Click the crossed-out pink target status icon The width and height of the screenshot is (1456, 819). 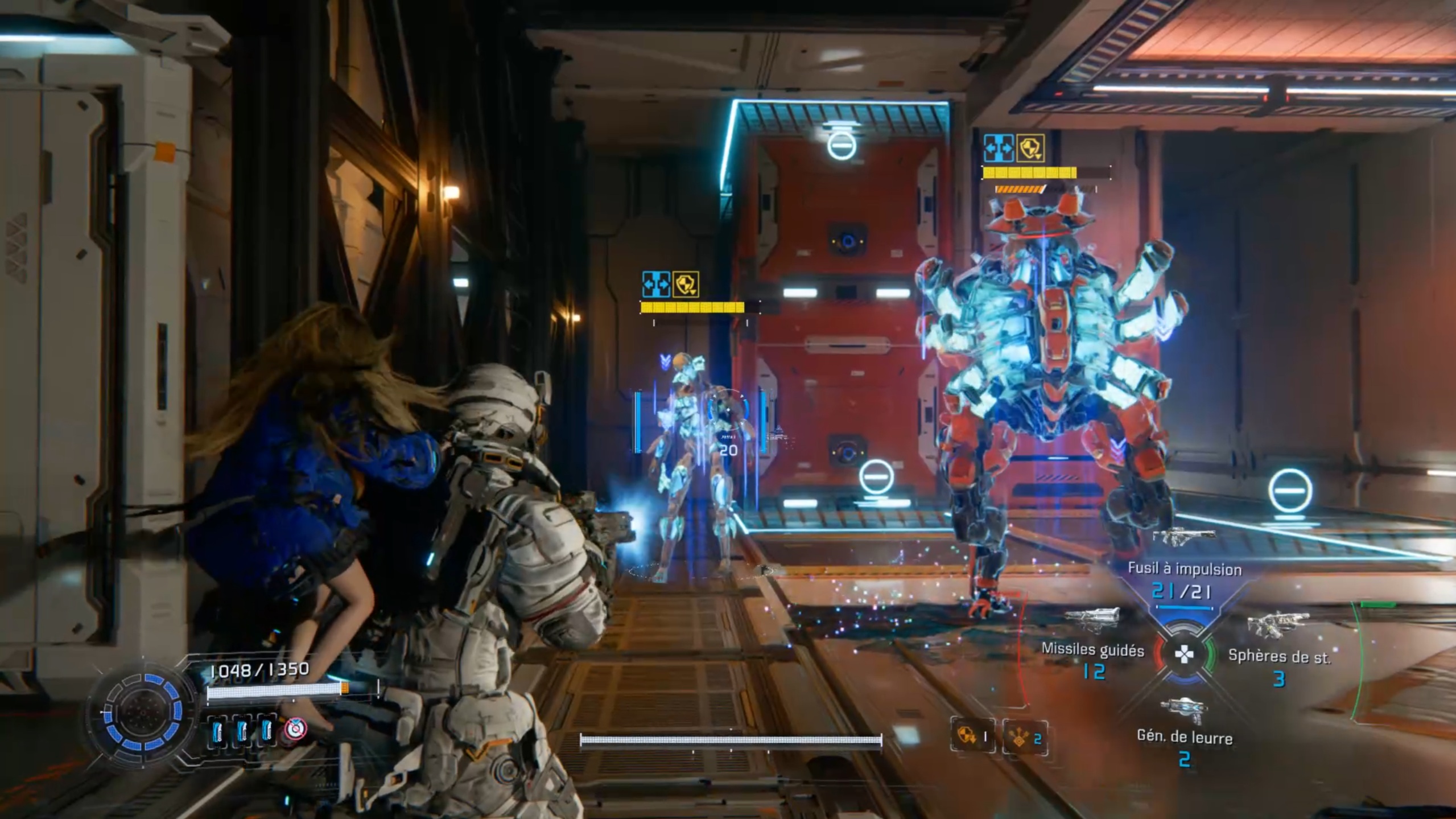295,729
